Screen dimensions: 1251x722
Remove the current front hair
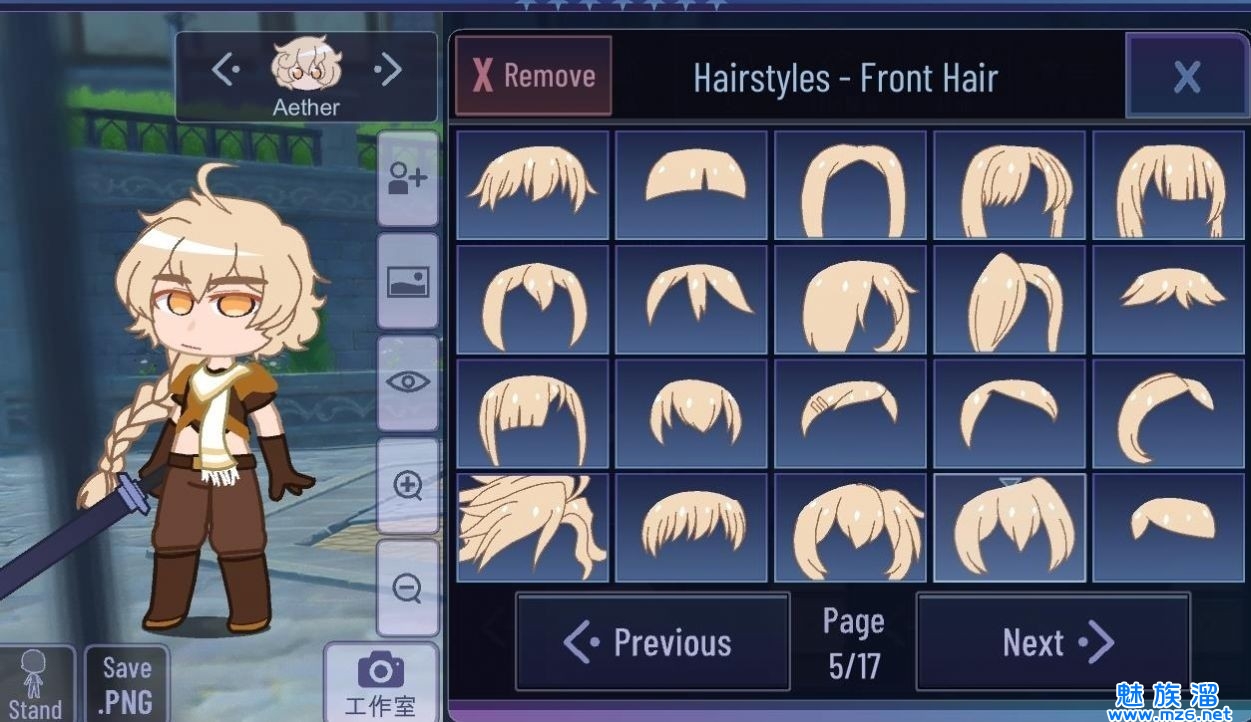[533, 76]
